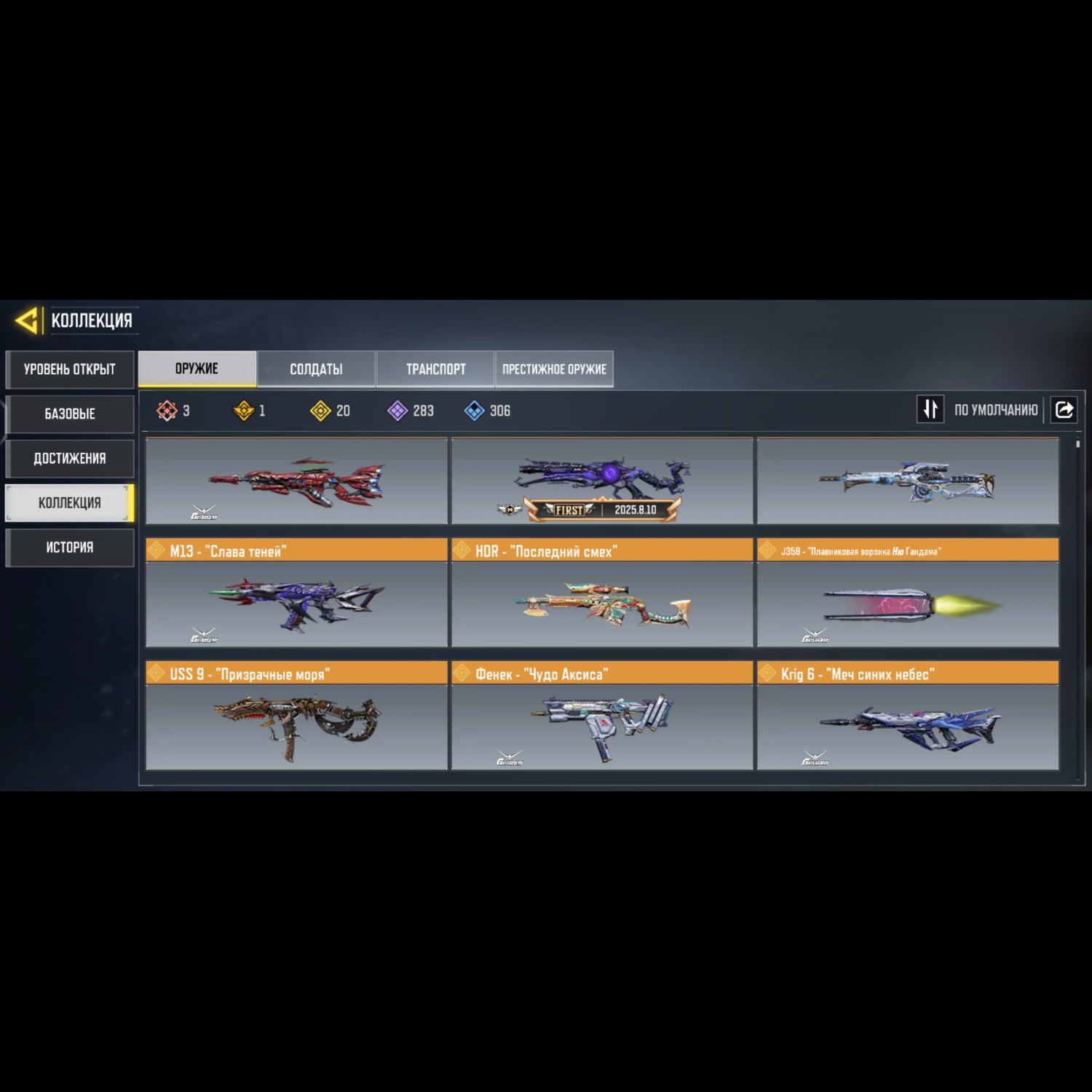Toggle the sort order arrows button
The width and height of the screenshot is (1092, 1092).
[x=930, y=409]
